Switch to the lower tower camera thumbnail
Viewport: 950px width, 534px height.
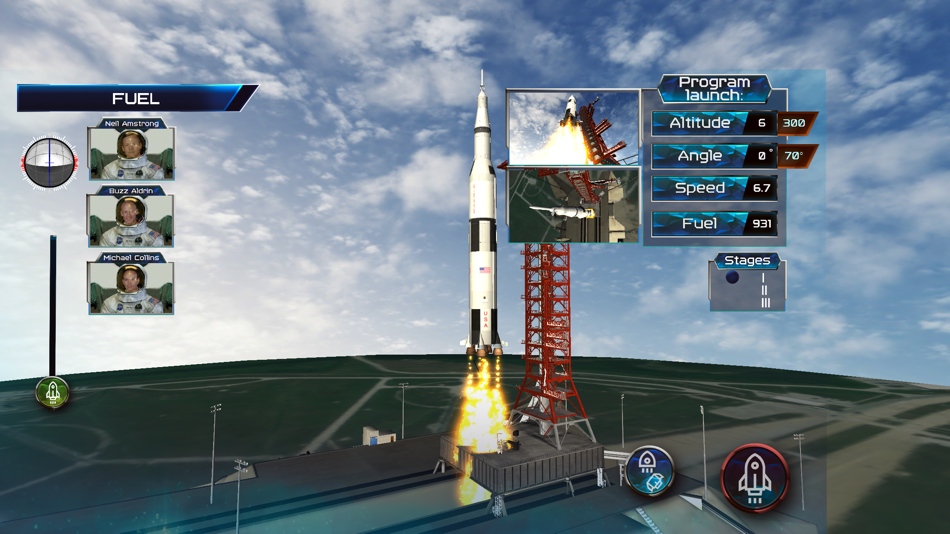point(573,205)
